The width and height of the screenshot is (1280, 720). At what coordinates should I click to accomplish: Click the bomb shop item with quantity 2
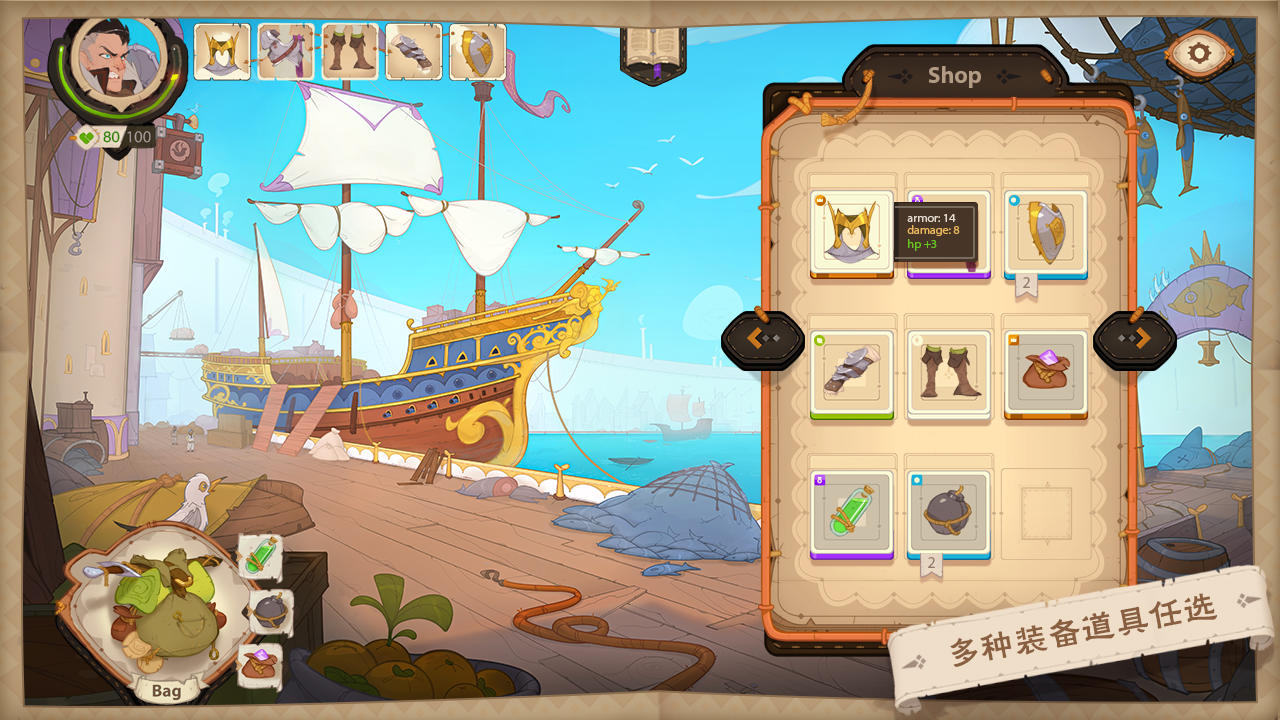948,511
